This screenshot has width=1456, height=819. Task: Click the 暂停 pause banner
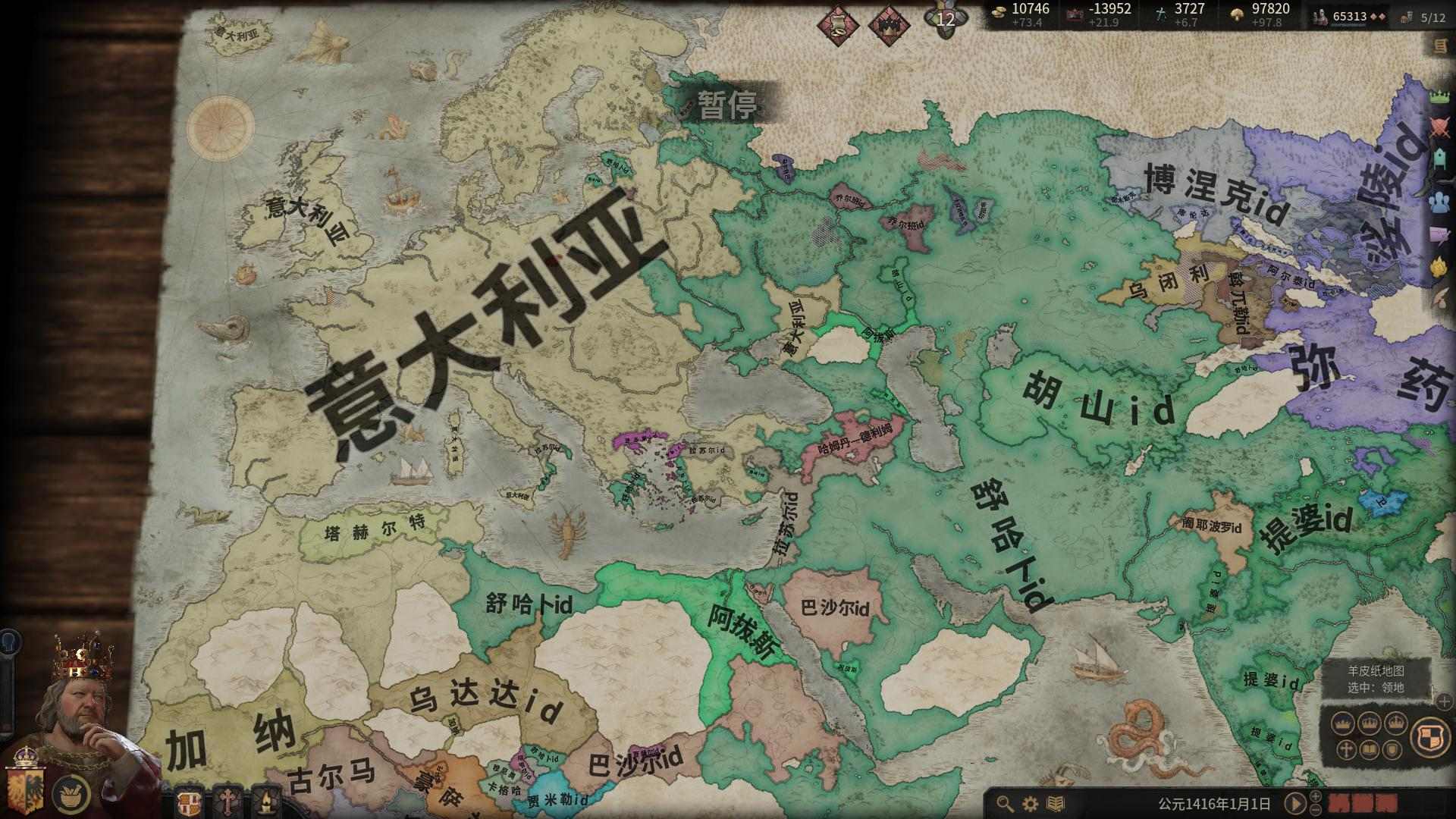coord(729,106)
